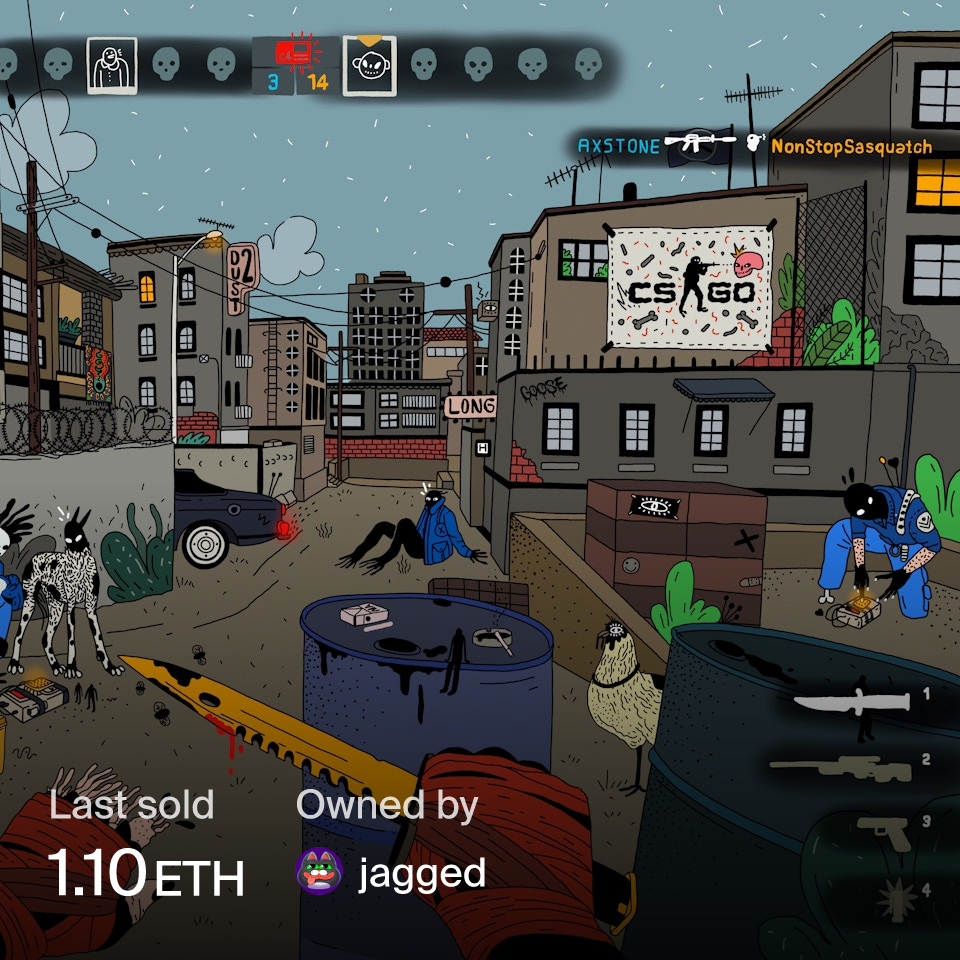
Task: Switch to the sniper rifle in slot 2
Action: pyautogui.click(x=842, y=770)
